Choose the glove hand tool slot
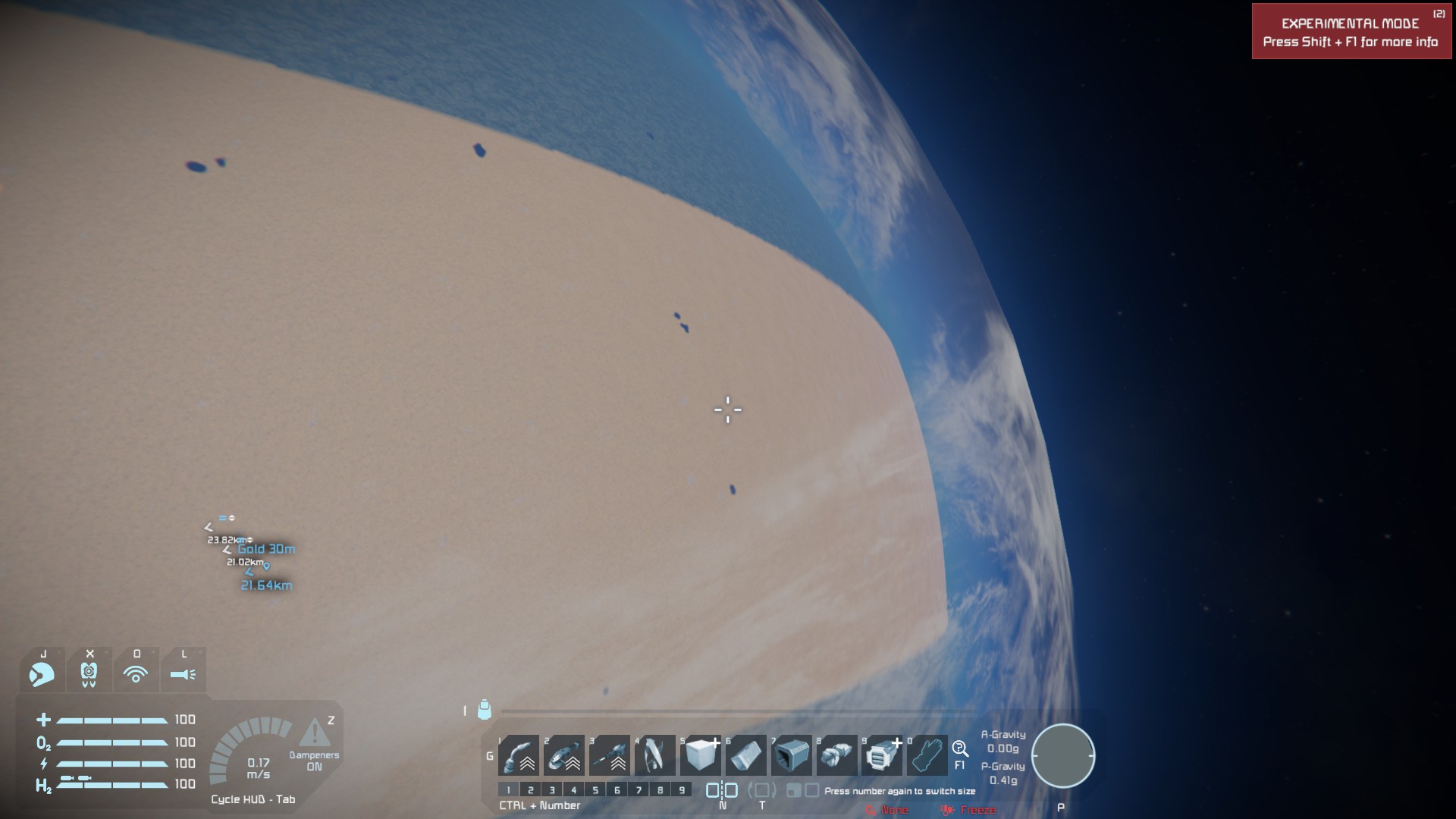Image resolution: width=1456 pixels, height=819 pixels. click(927, 755)
